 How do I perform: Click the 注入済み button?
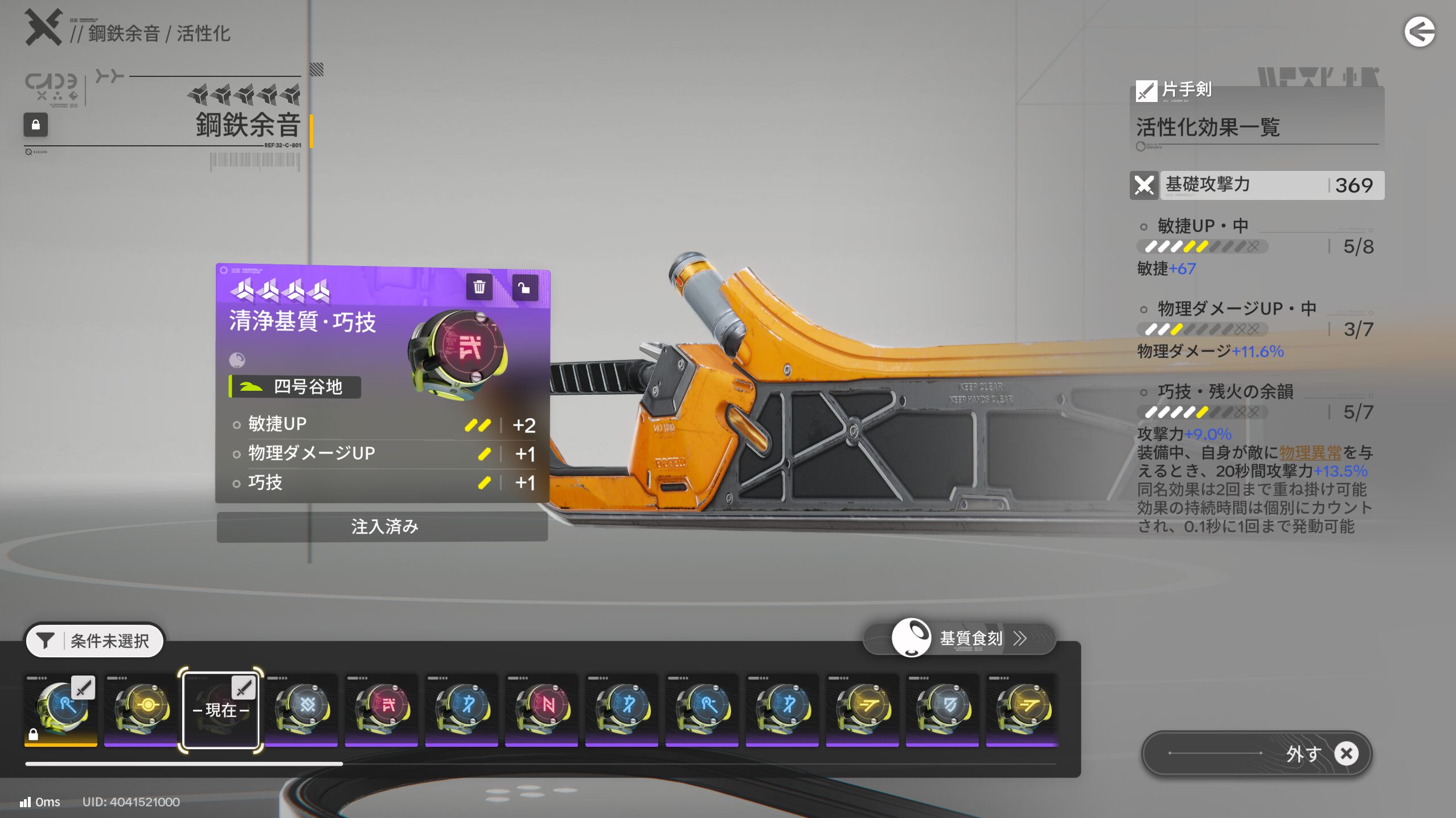tap(383, 526)
